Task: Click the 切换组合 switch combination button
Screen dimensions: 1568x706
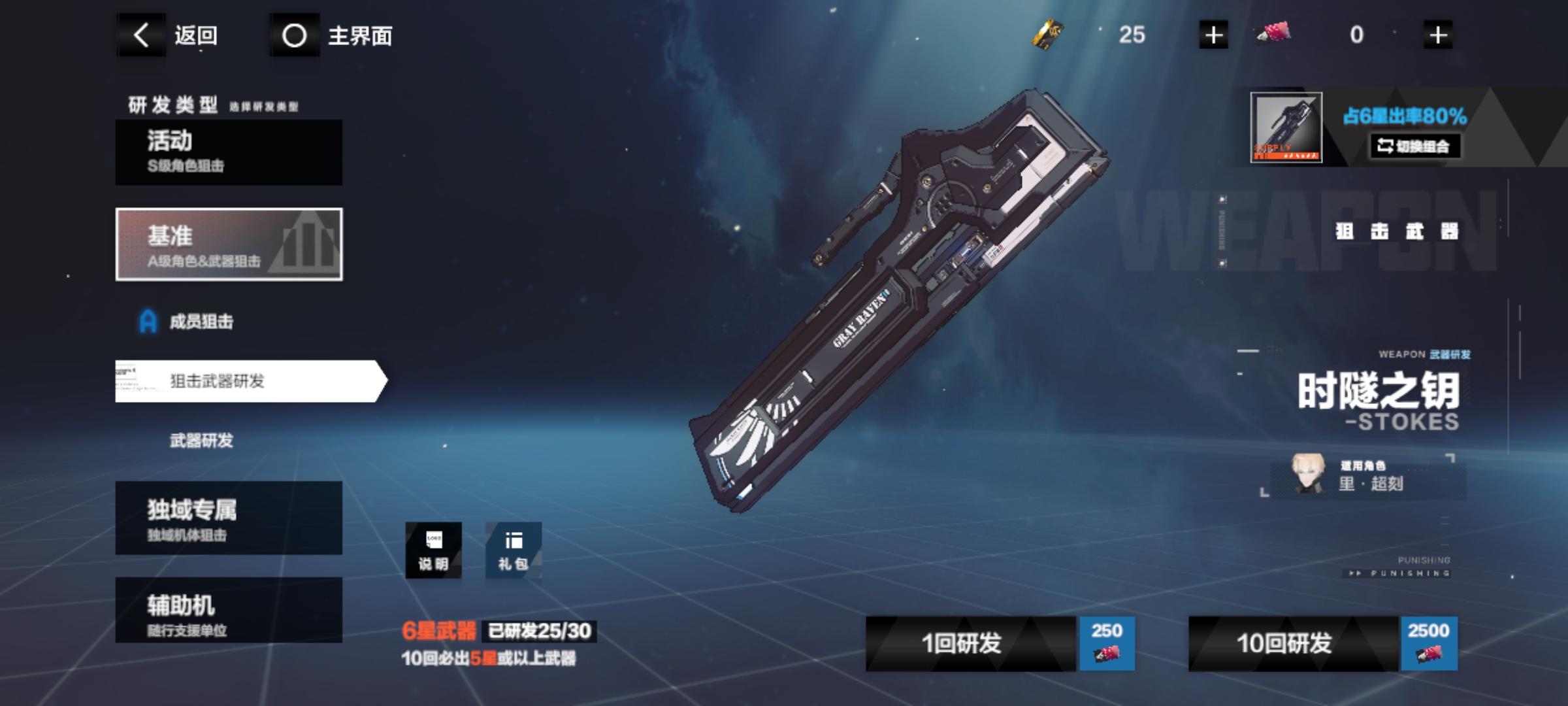Action: coord(1414,146)
